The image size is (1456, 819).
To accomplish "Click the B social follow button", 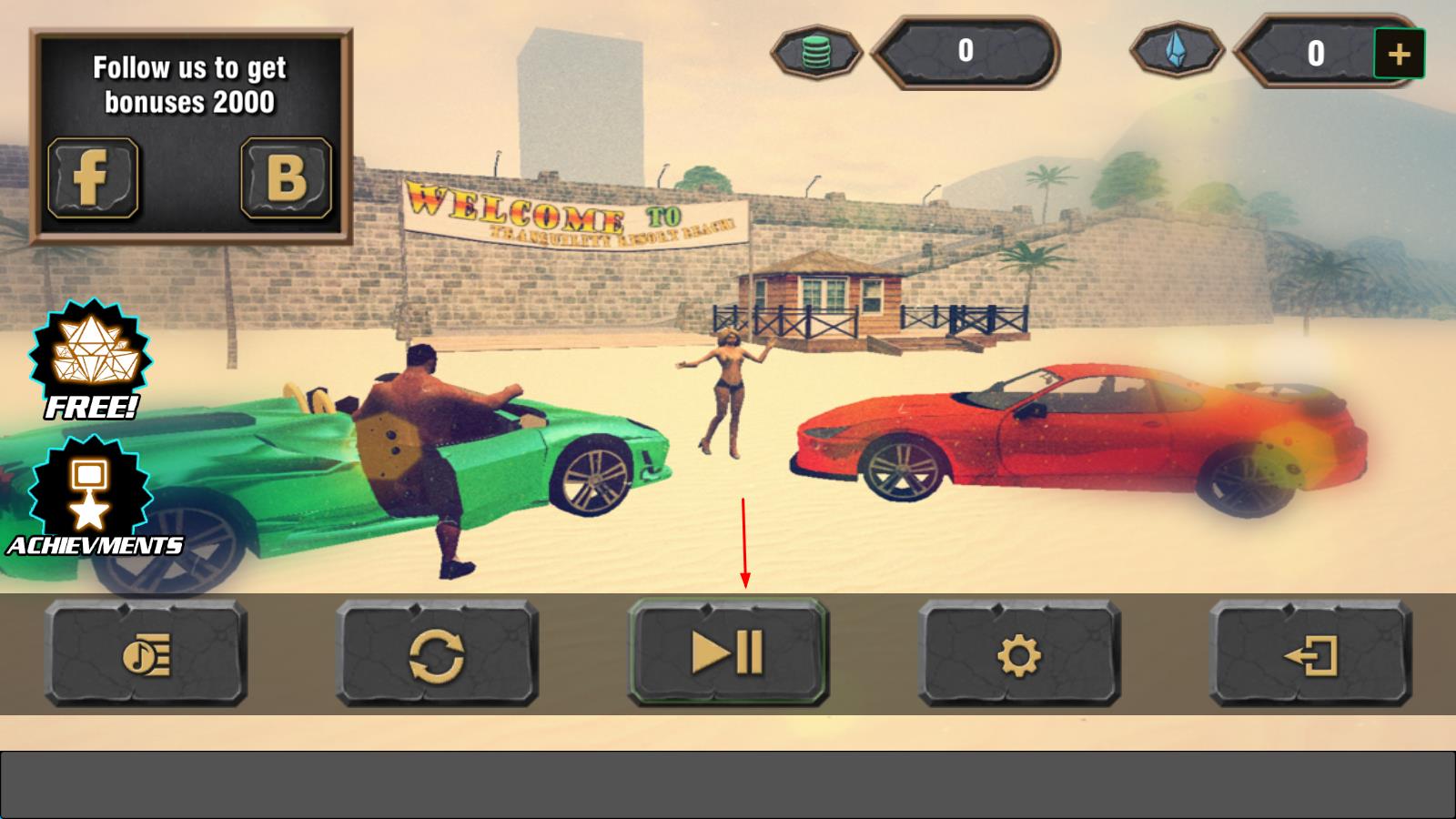I will click(x=286, y=177).
